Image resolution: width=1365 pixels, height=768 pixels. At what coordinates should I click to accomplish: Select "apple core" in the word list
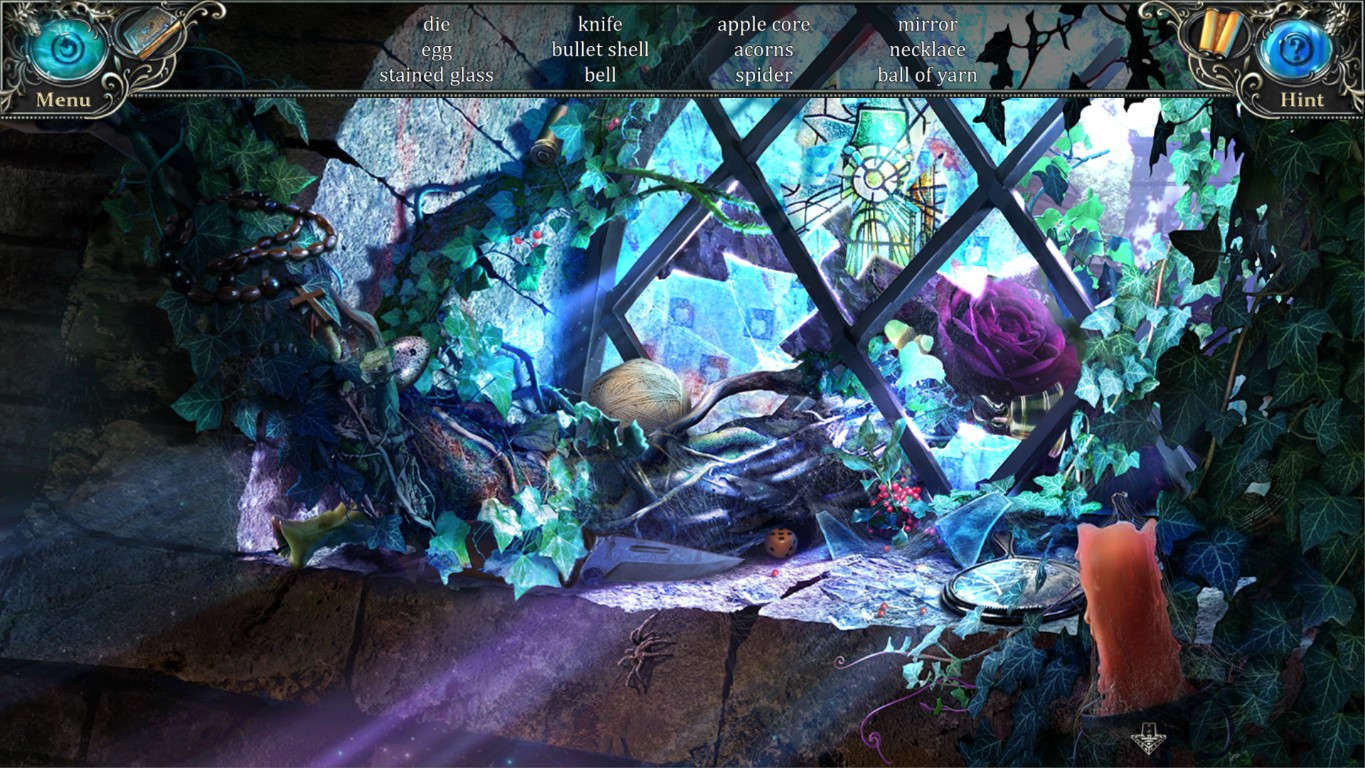[763, 23]
